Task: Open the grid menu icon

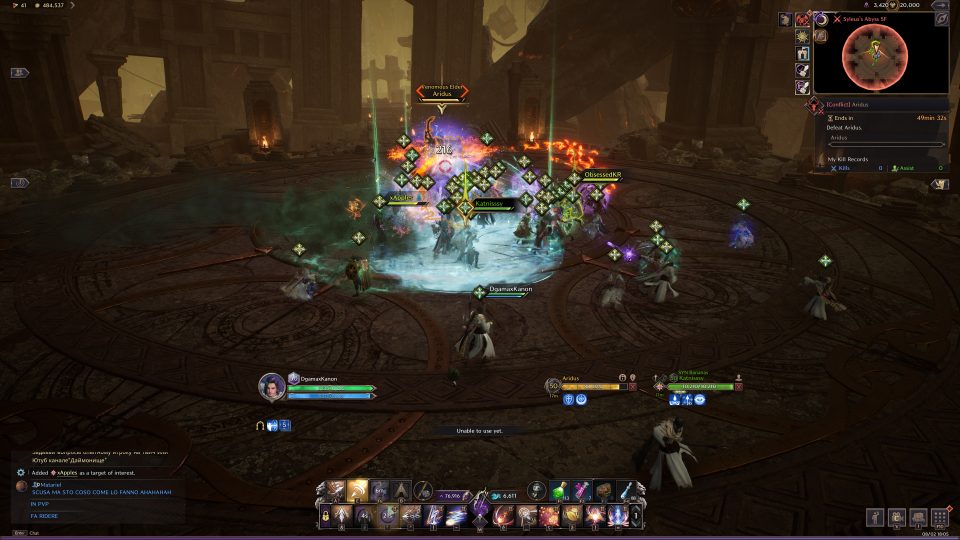Action: click(939, 517)
